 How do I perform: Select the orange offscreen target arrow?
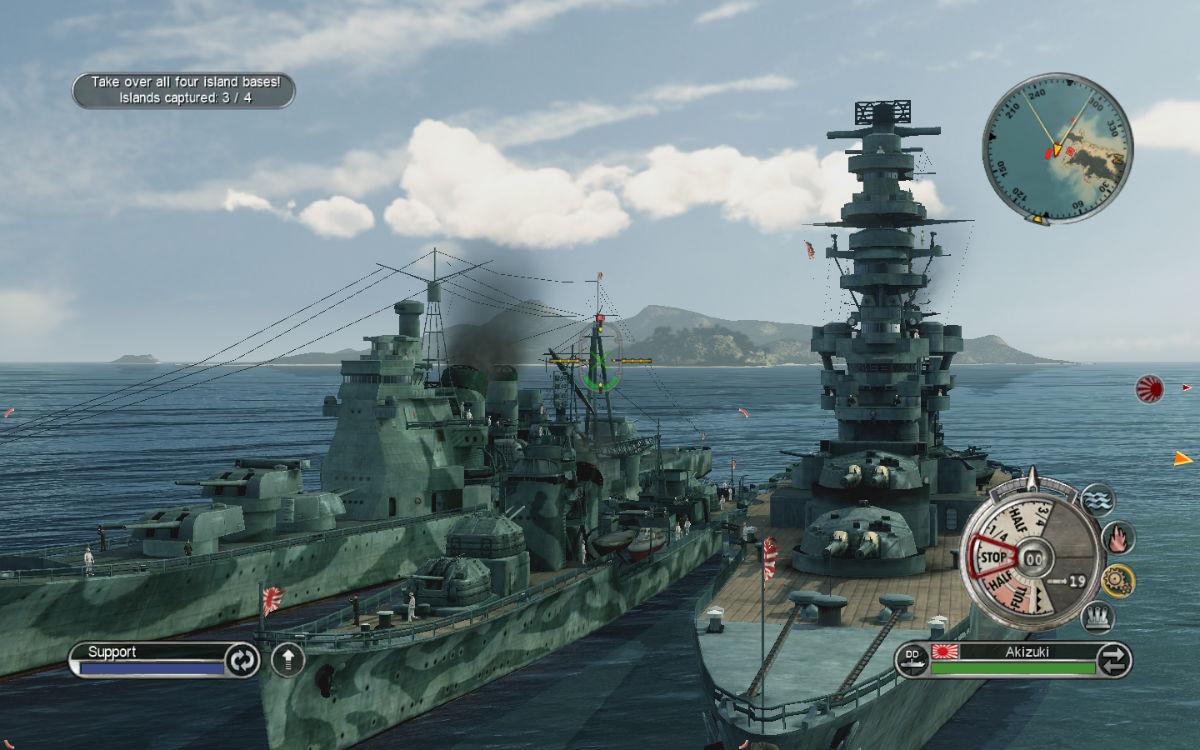[x=1183, y=458]
